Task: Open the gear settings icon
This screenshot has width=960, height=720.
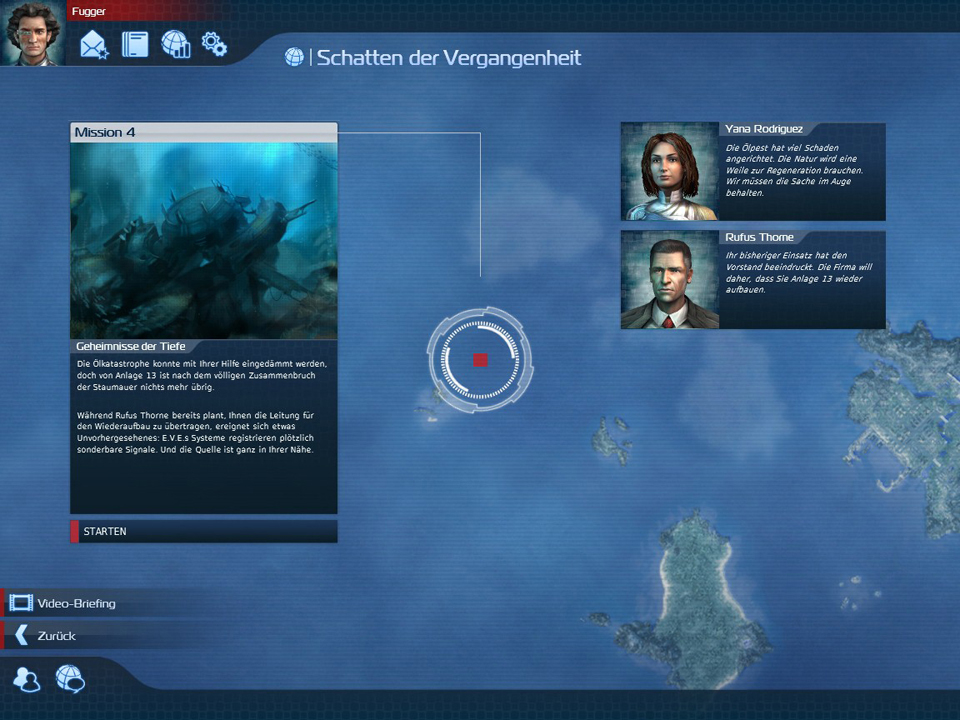Action: [214, 44]
